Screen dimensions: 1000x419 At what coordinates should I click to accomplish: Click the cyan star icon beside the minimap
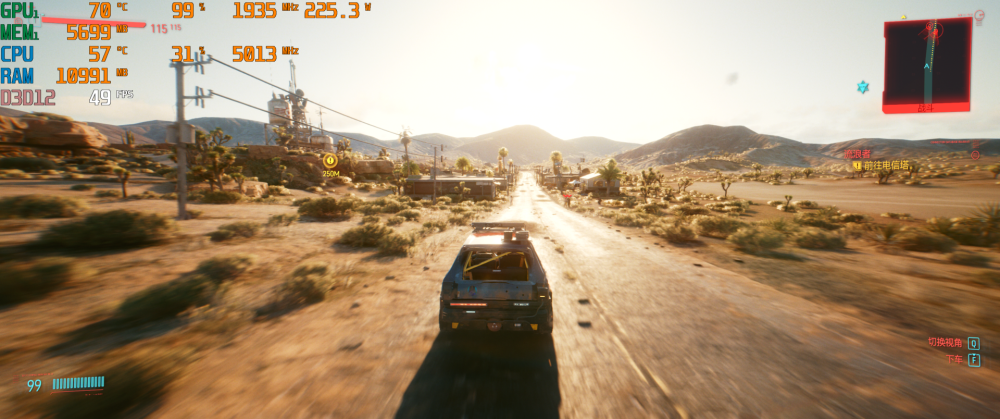[x=862, y=87]
